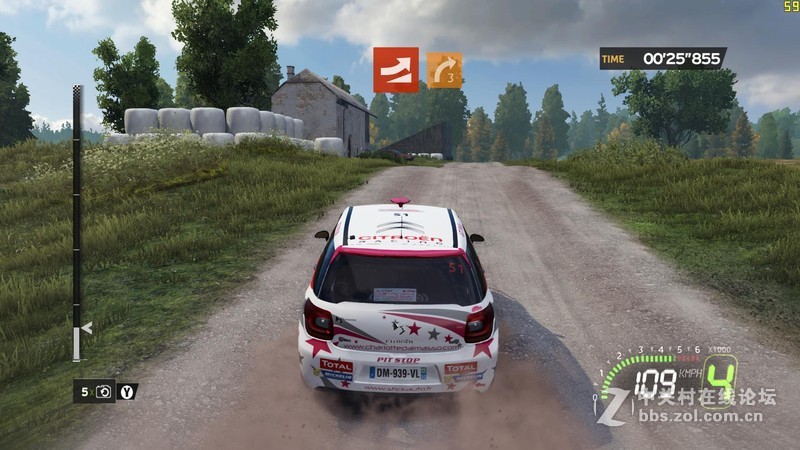Click the red crest pace note icon

click(x=396, y=70)
